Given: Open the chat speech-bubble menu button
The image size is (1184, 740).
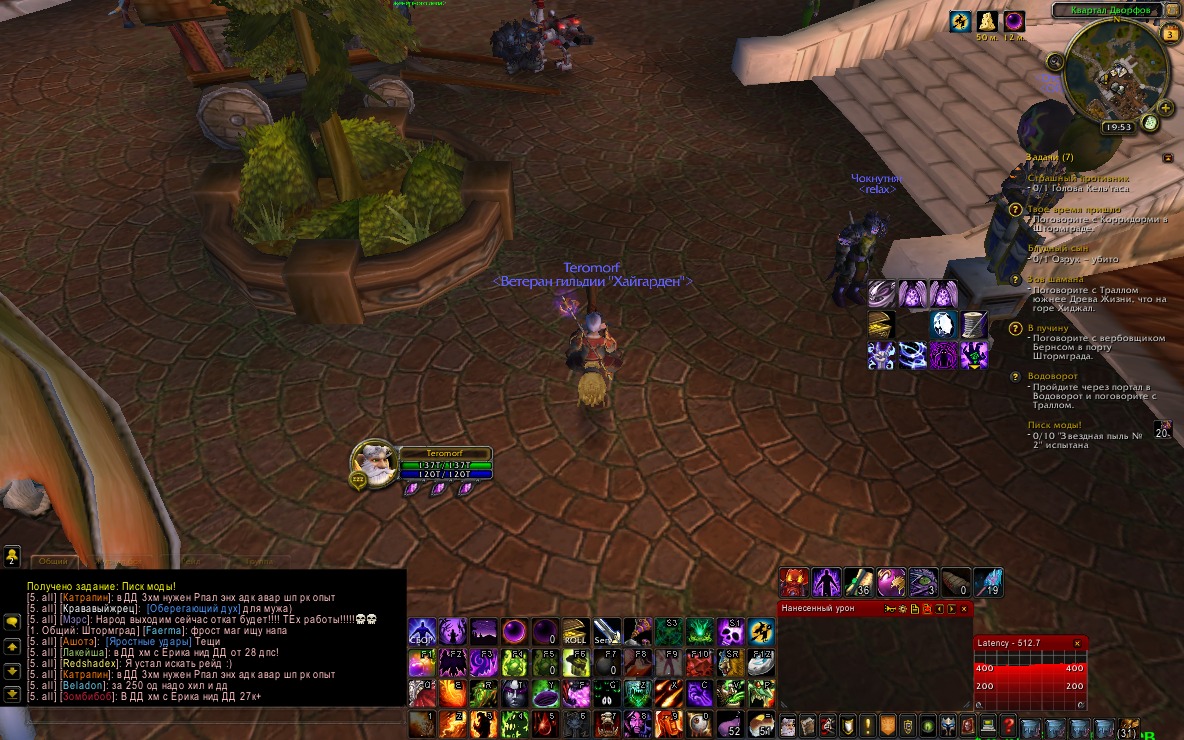Looking at the screenshot, I should (12, 622).
